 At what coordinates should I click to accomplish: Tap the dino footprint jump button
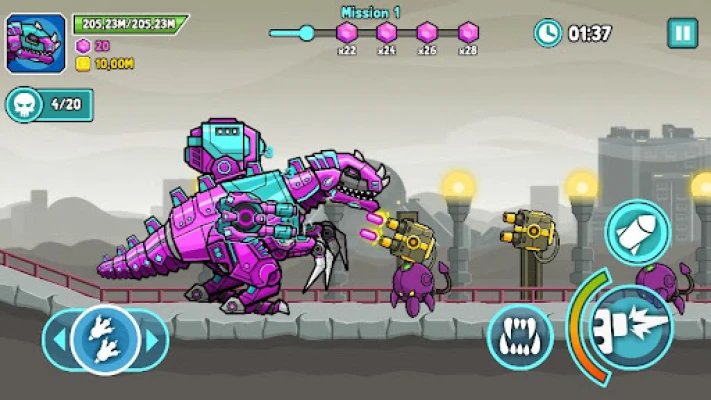point(105,340)
